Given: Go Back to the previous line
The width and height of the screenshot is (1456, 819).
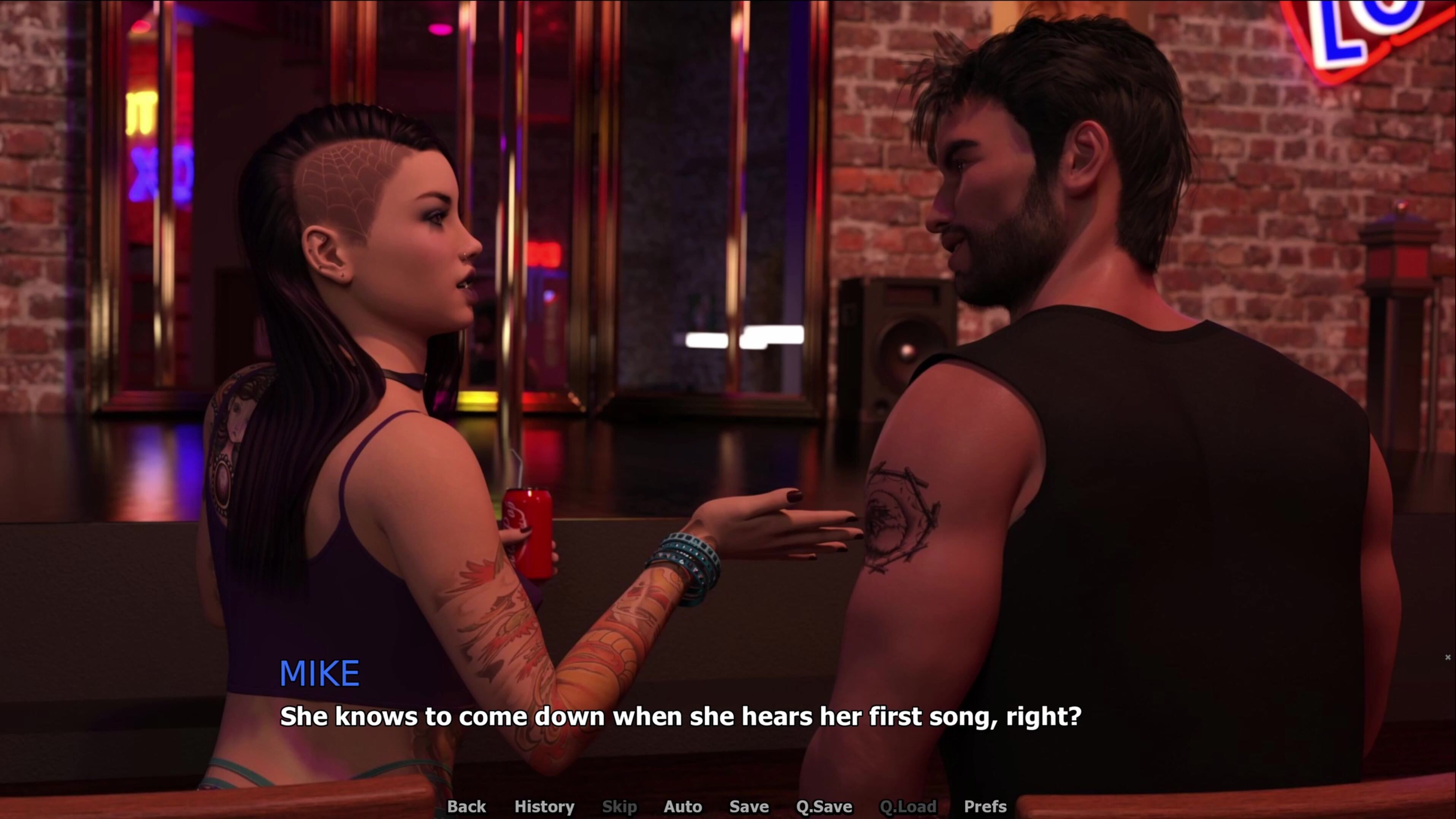Looking at the screenshot, I should tap(466, 806).
